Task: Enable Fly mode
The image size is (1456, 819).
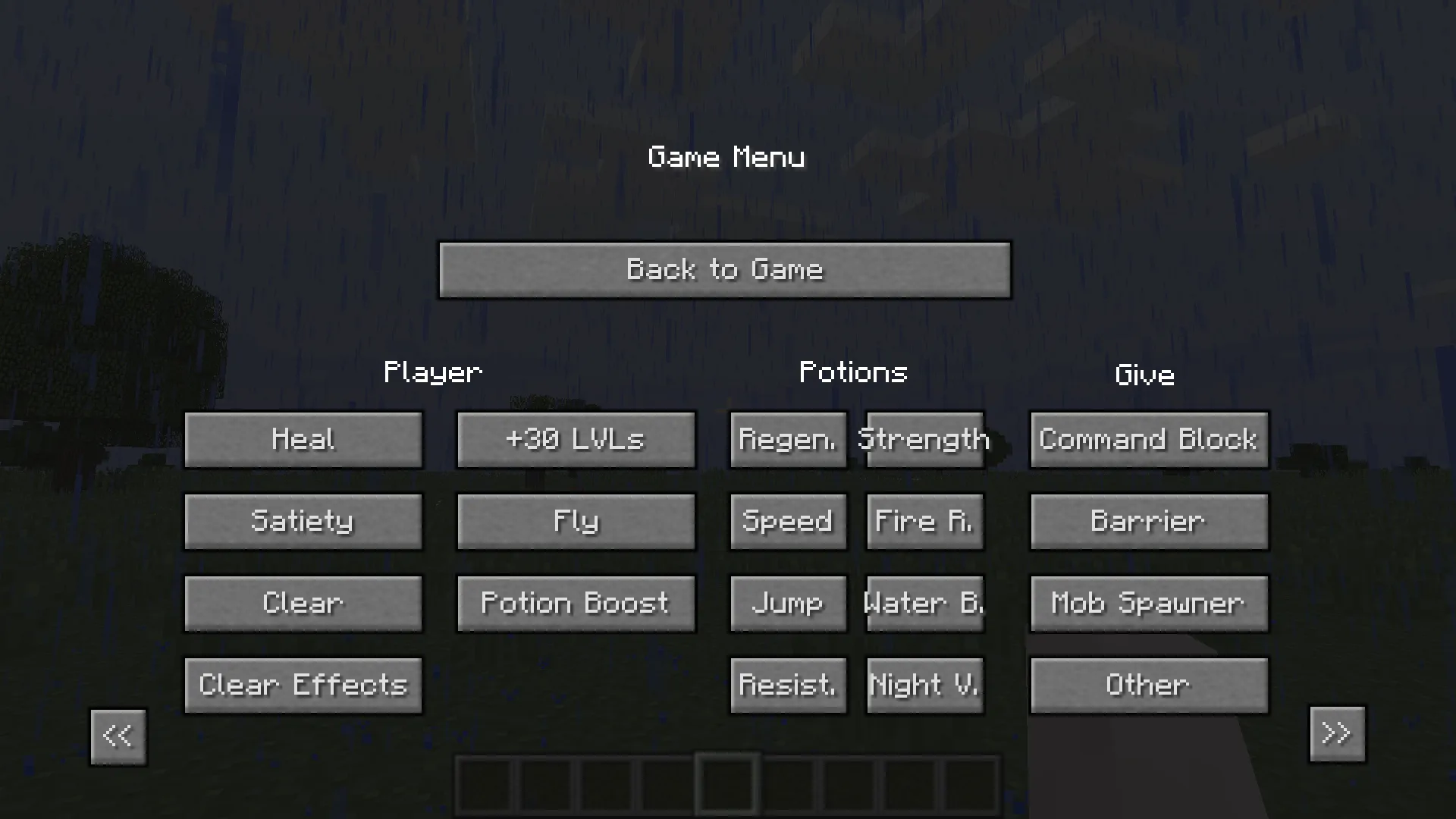Action: pos(576,522)
